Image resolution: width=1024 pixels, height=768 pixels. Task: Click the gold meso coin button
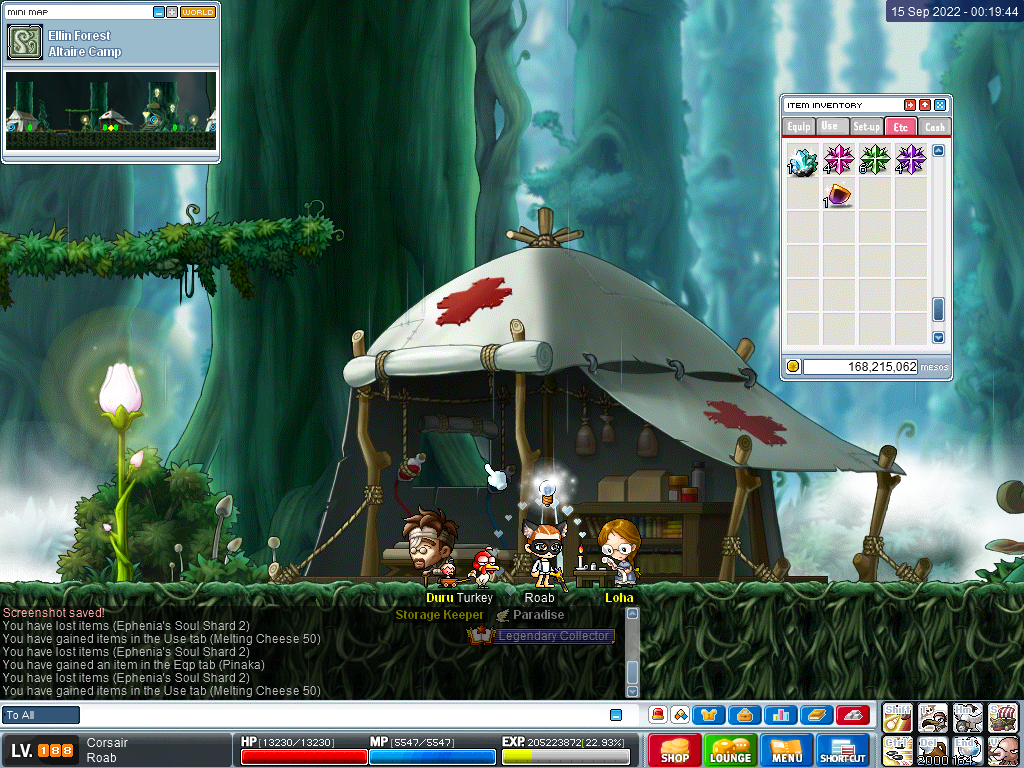pos(793,367)
